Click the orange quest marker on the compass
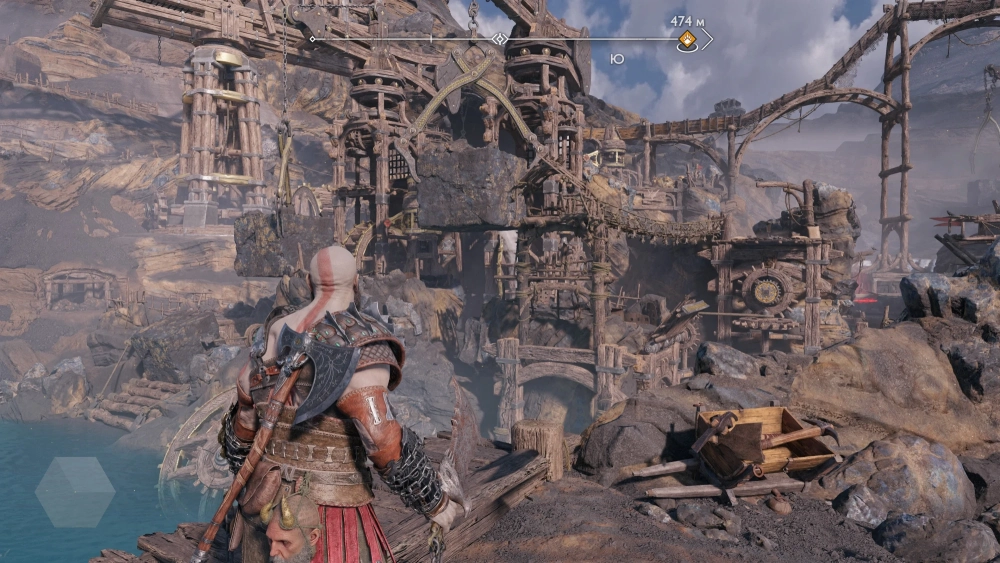This screenshot has width=1000, height=563. [688, 40]
